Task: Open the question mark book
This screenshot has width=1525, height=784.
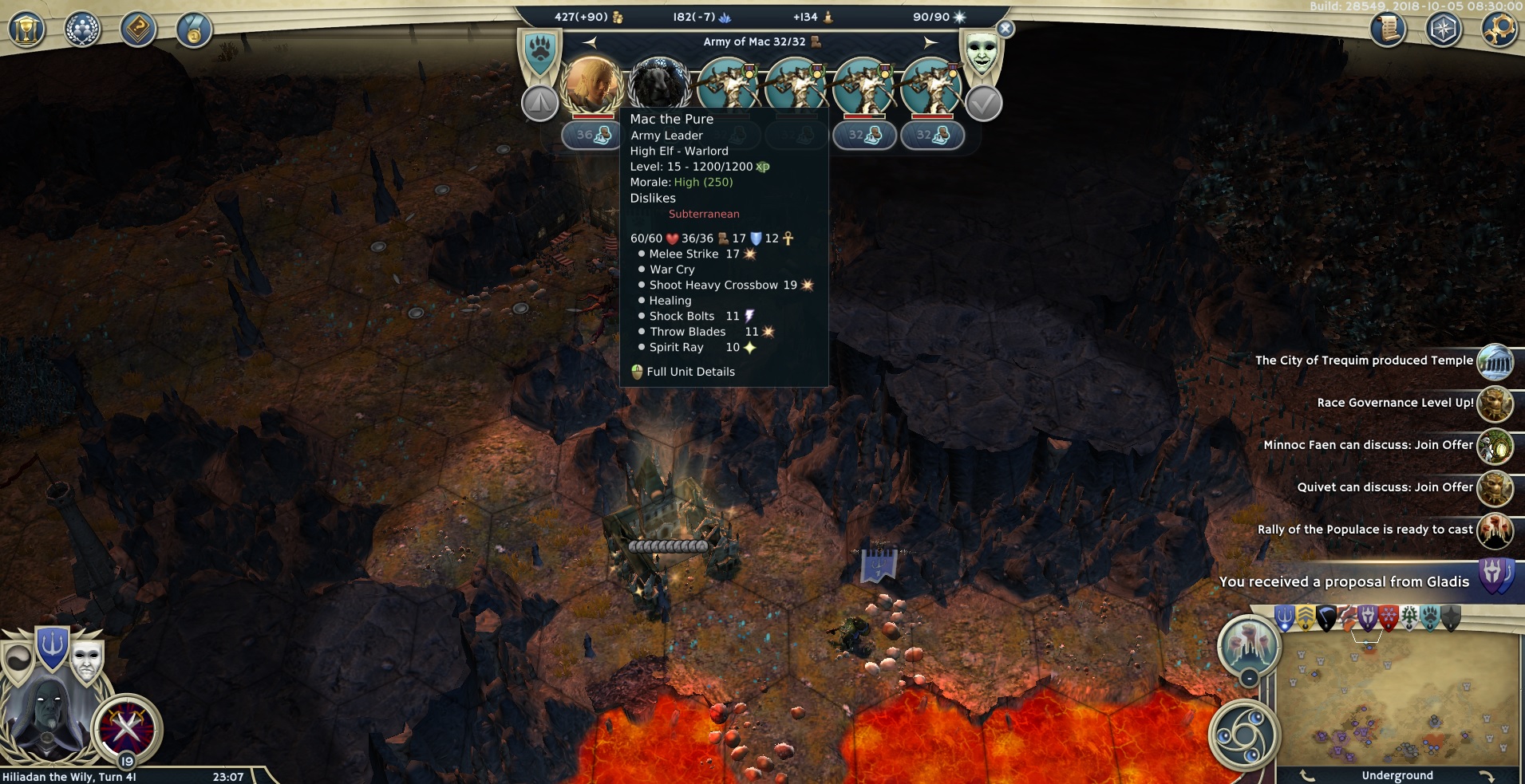Action: (138, 30)
